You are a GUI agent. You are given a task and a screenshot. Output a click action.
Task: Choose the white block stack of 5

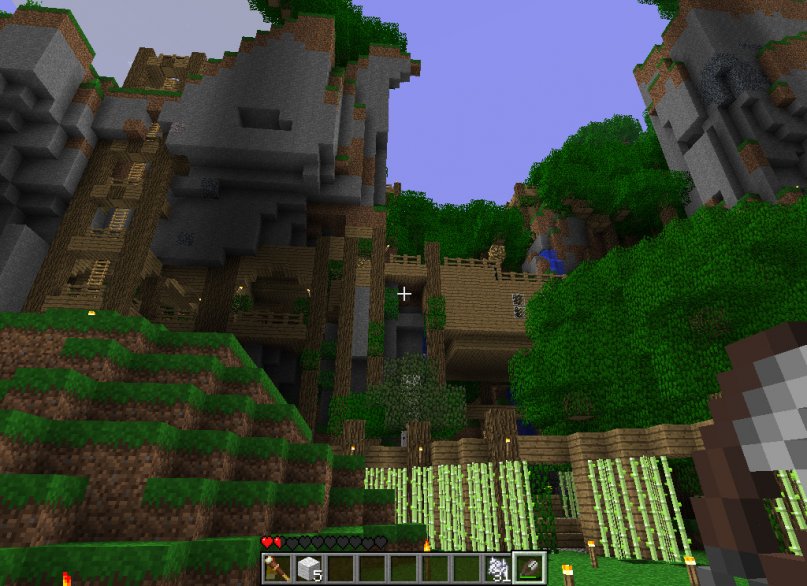point(309,568)
